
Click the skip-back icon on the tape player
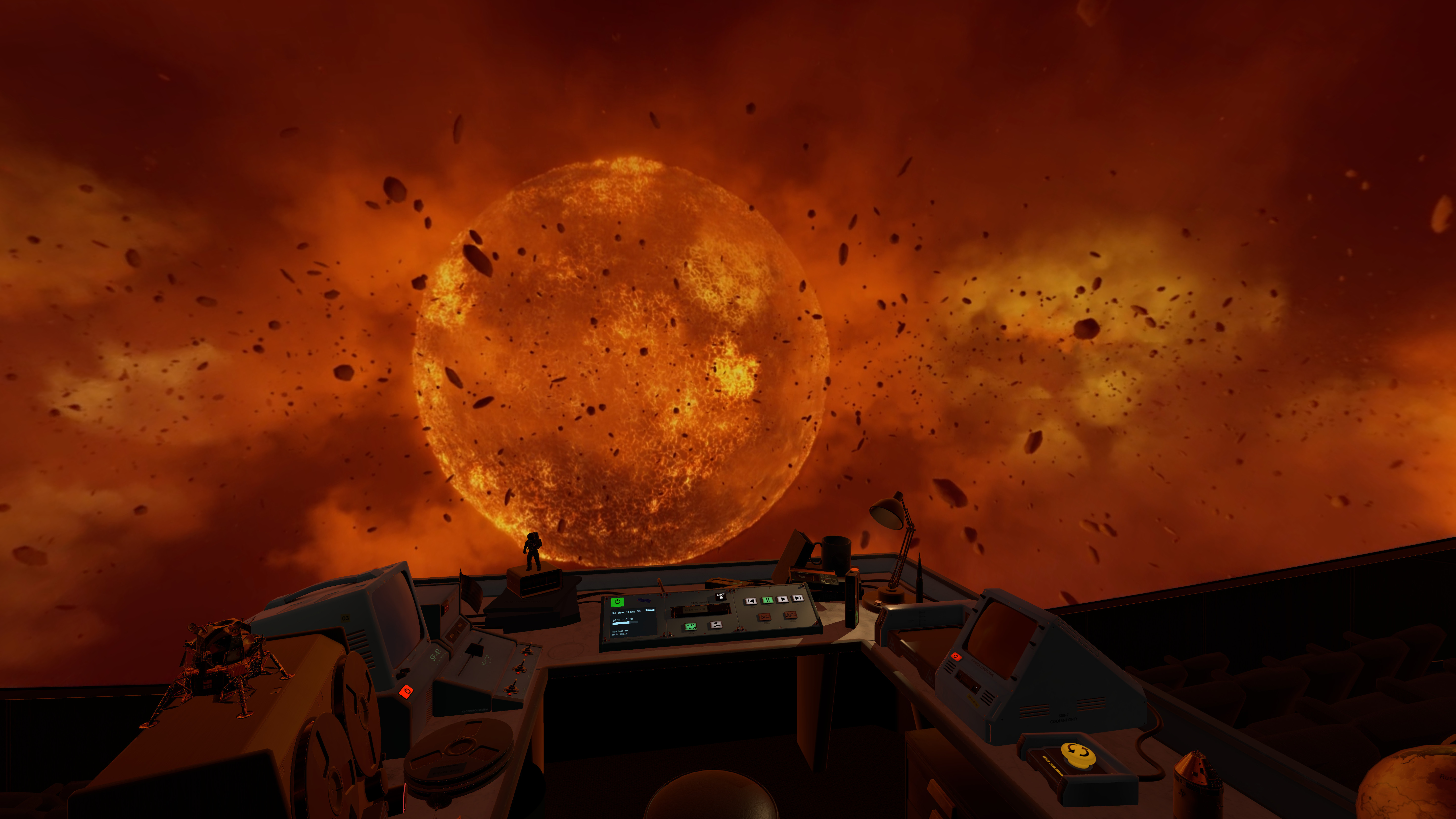[x=750, y=601]
